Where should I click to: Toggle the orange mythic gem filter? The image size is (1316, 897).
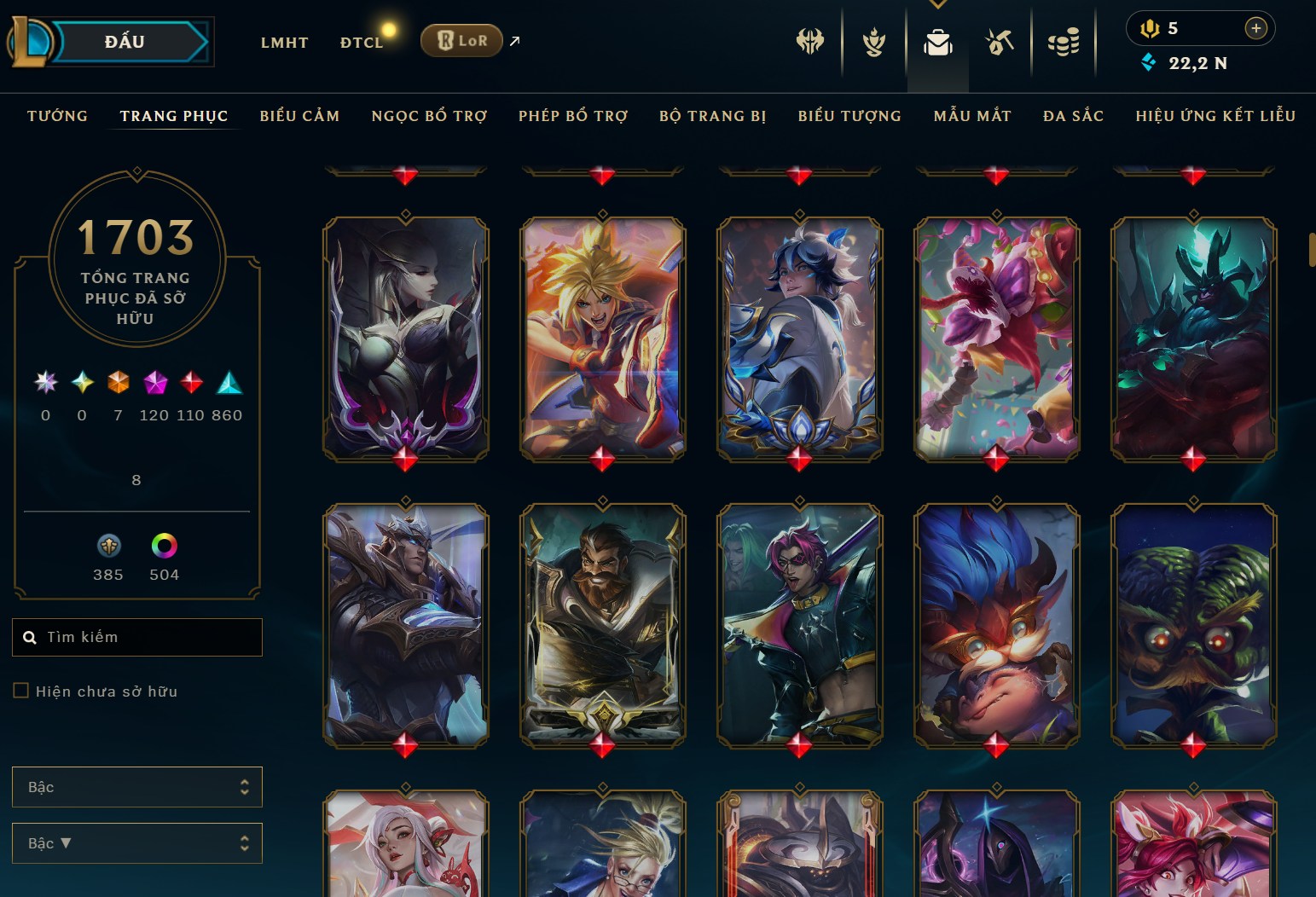pyautogui.click(x=119, y=384)
